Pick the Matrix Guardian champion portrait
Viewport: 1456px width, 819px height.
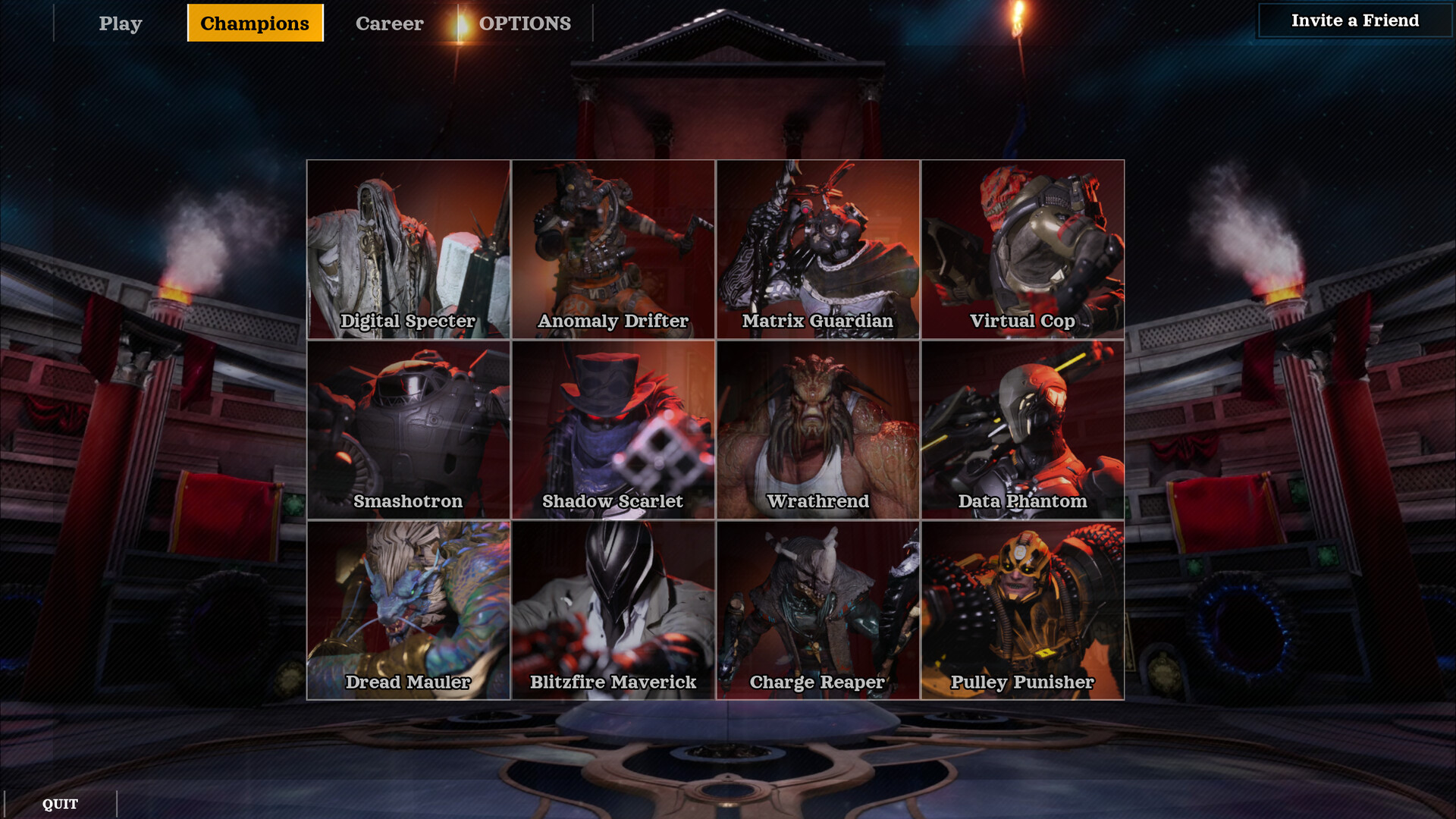click(x=818, y=249)
